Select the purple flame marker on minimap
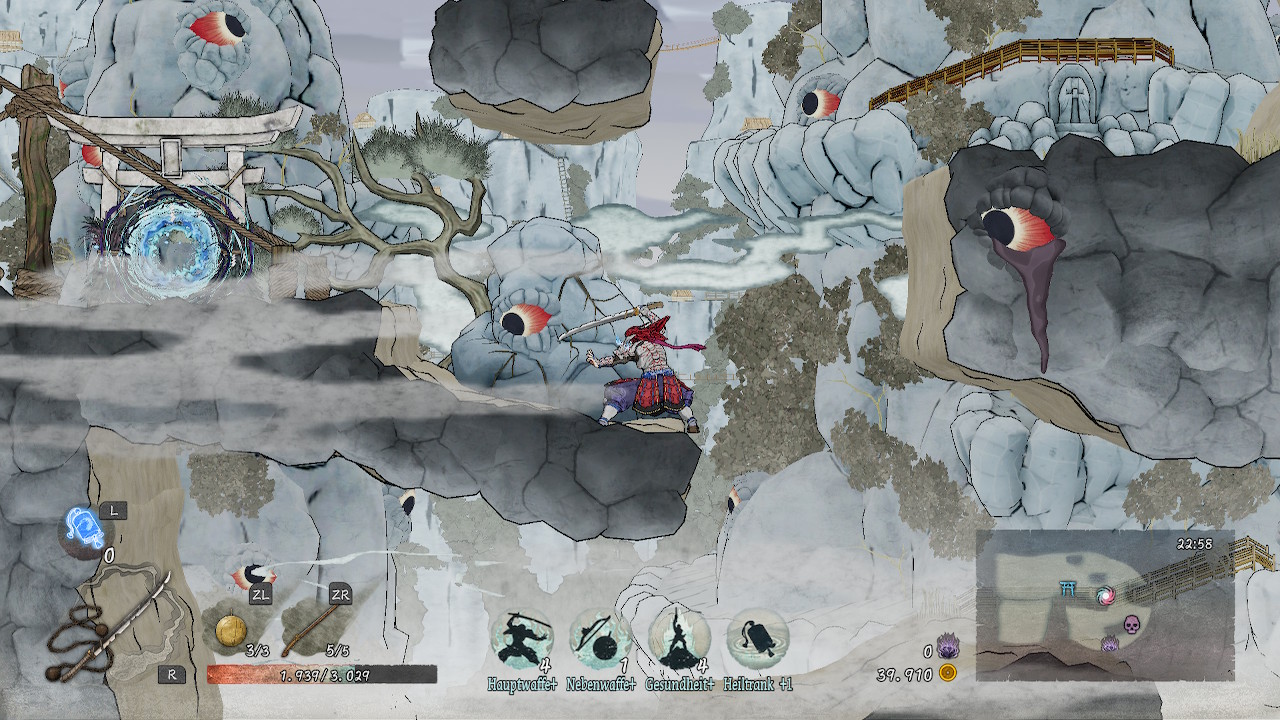Screen dimensions: 1280x720 pyautogui.click(x=1110, y=645)
